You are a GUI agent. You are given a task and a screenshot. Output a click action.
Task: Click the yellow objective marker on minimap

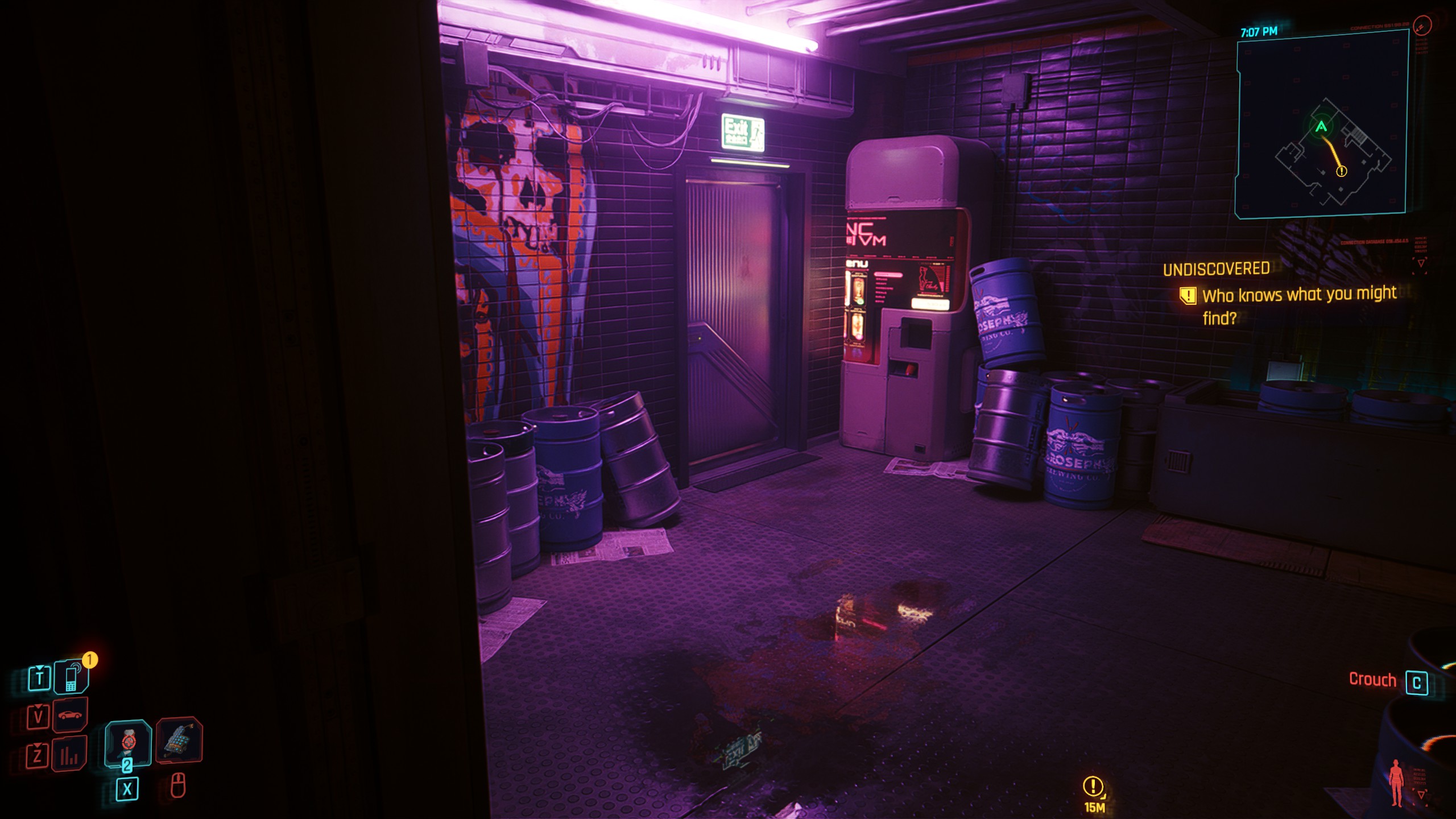(x=1341, y=171)
